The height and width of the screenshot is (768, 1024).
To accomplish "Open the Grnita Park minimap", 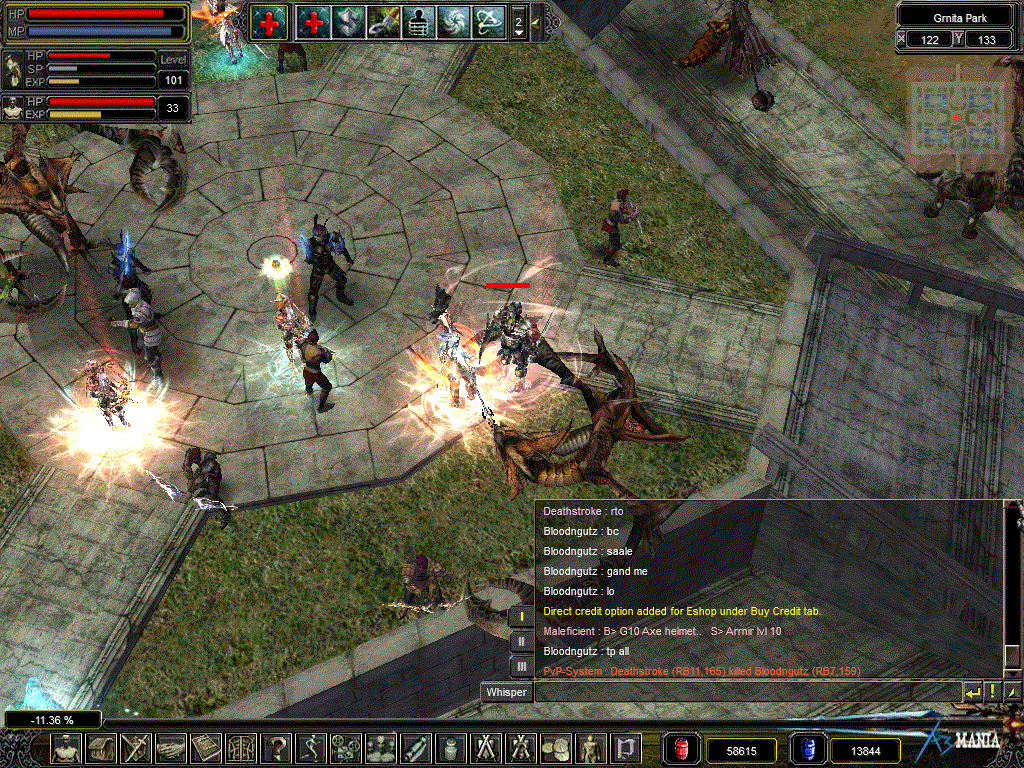I will pyautogui.click(x=957, y=118).
